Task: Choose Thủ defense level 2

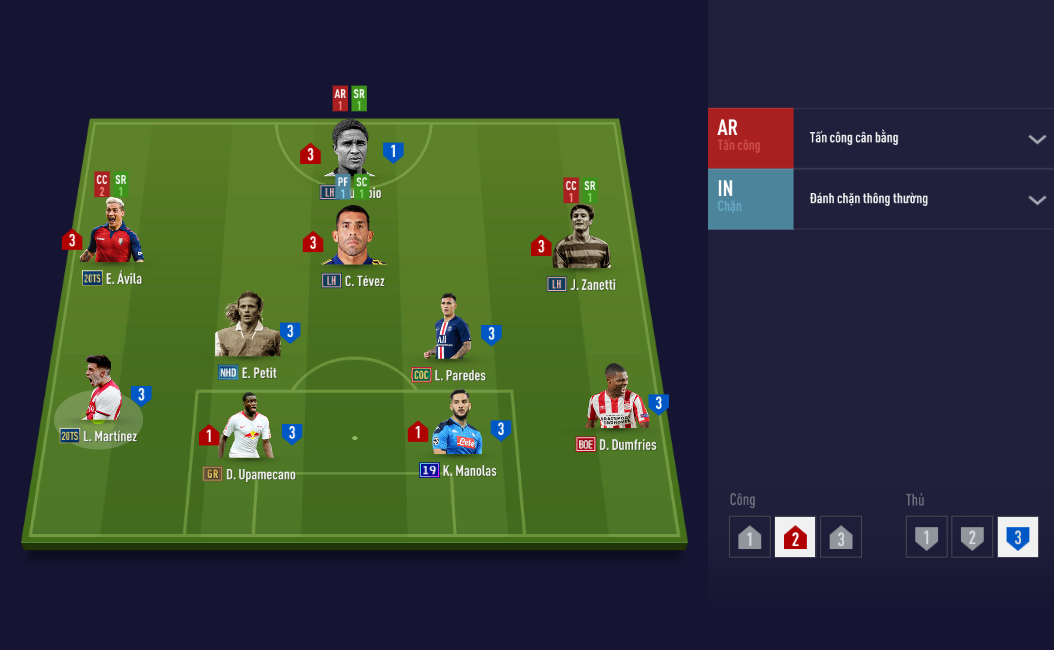Action: point(972,538)
